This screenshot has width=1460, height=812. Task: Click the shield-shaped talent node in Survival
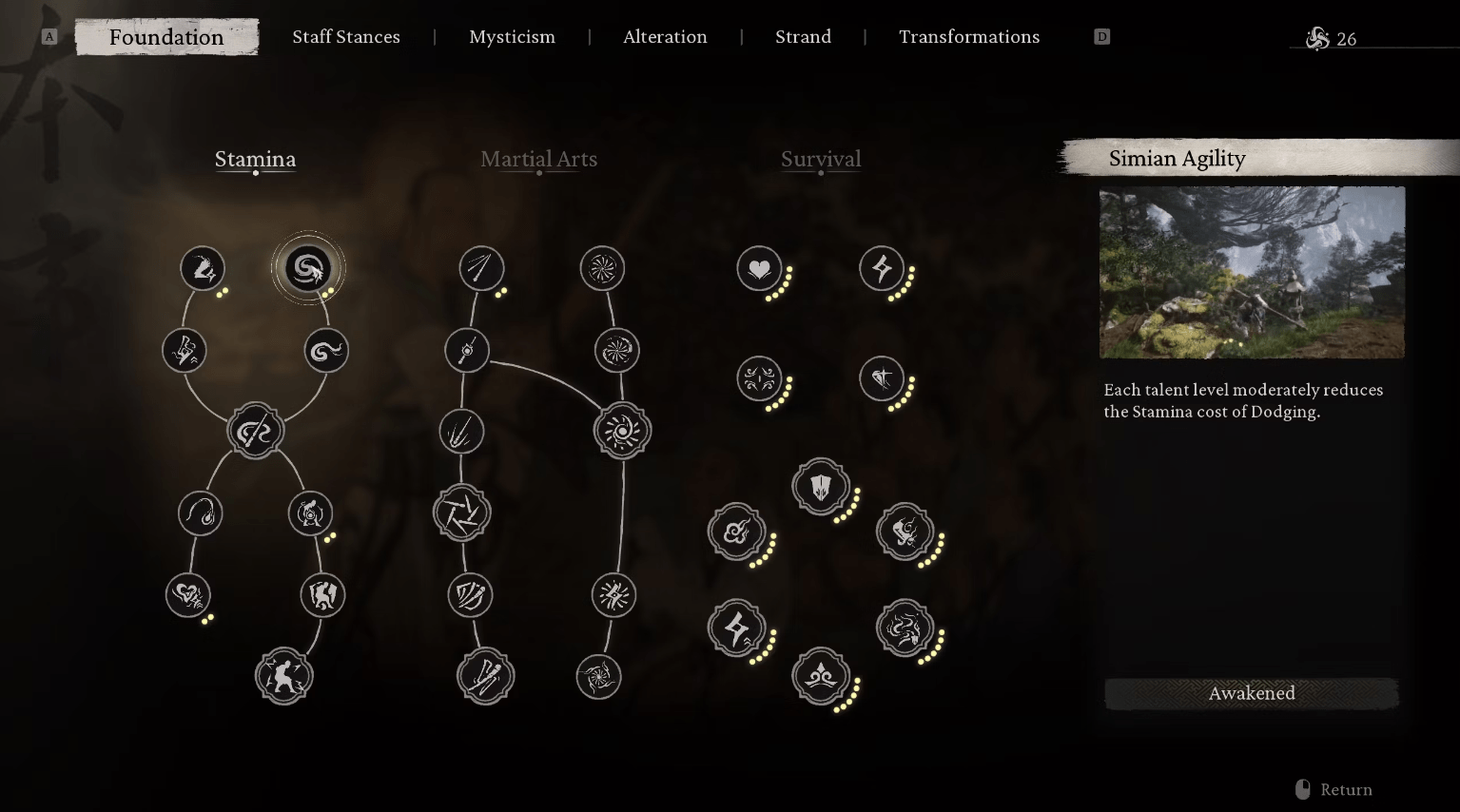coord(821,486)
